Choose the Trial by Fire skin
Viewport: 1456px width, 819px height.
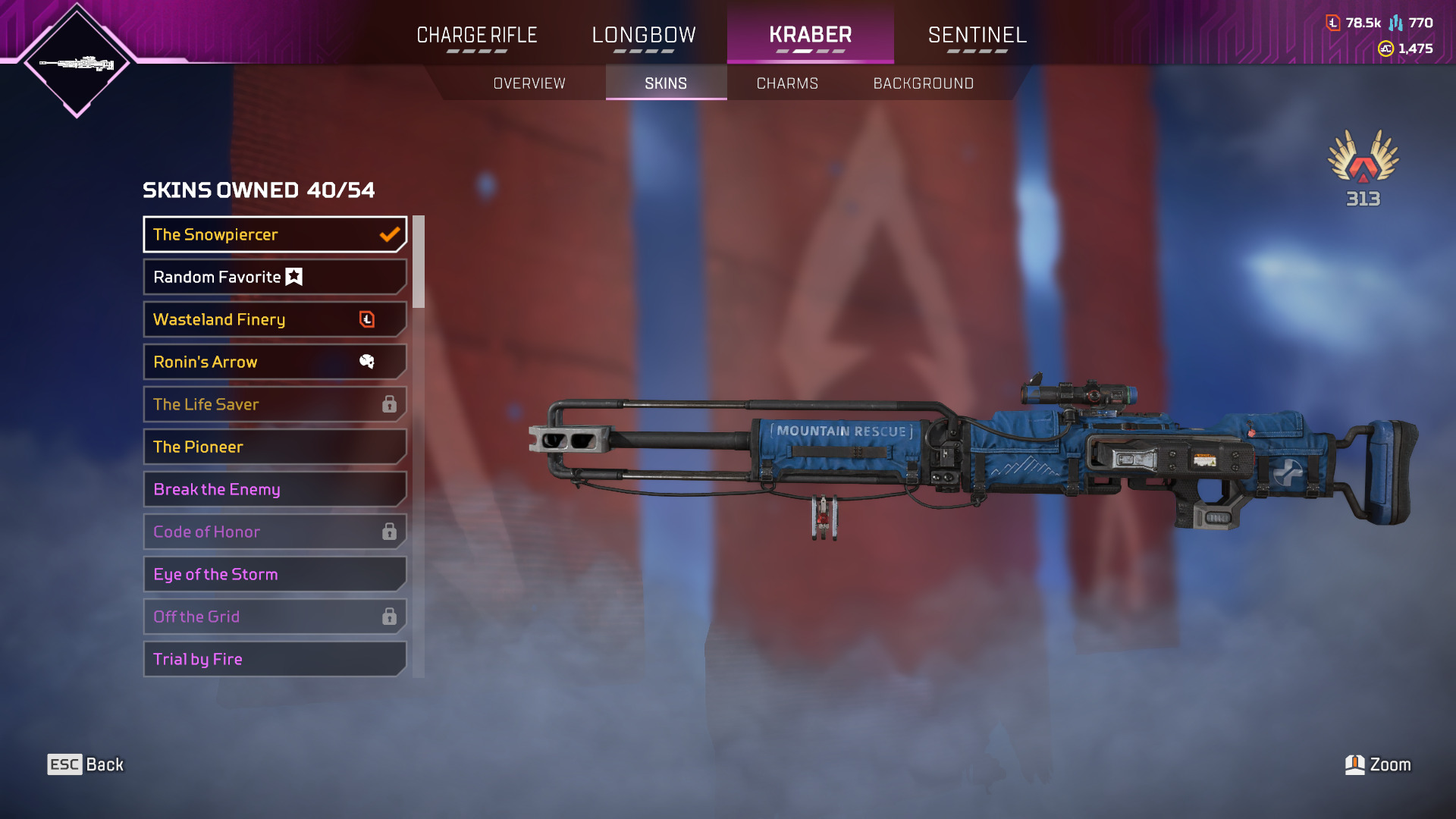275,659
